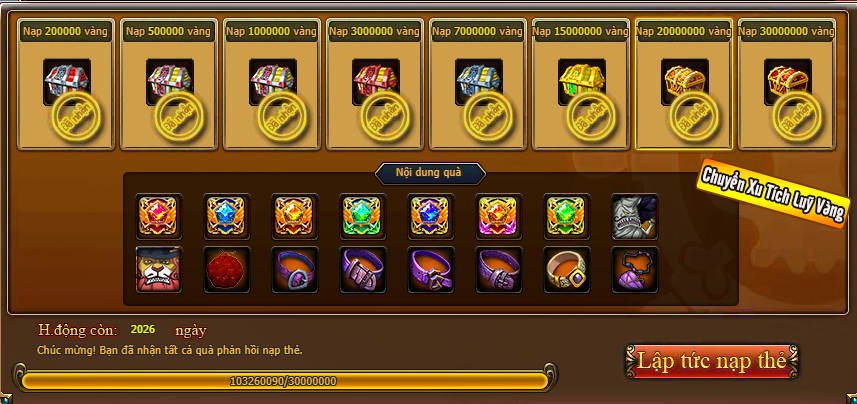The width and height of the screenshot is (857, 404).
Task: Select the 'Nạp 3000000 vàng' red chest
Action: click(375, 81)
